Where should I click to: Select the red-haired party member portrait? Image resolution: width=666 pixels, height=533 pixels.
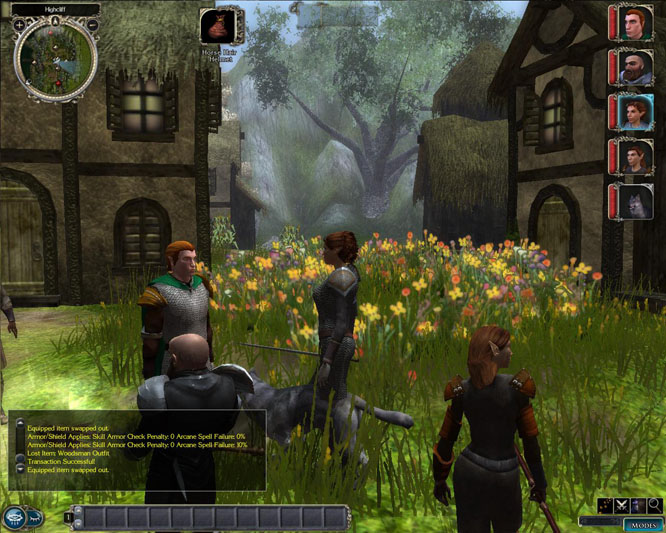(634, 24)
